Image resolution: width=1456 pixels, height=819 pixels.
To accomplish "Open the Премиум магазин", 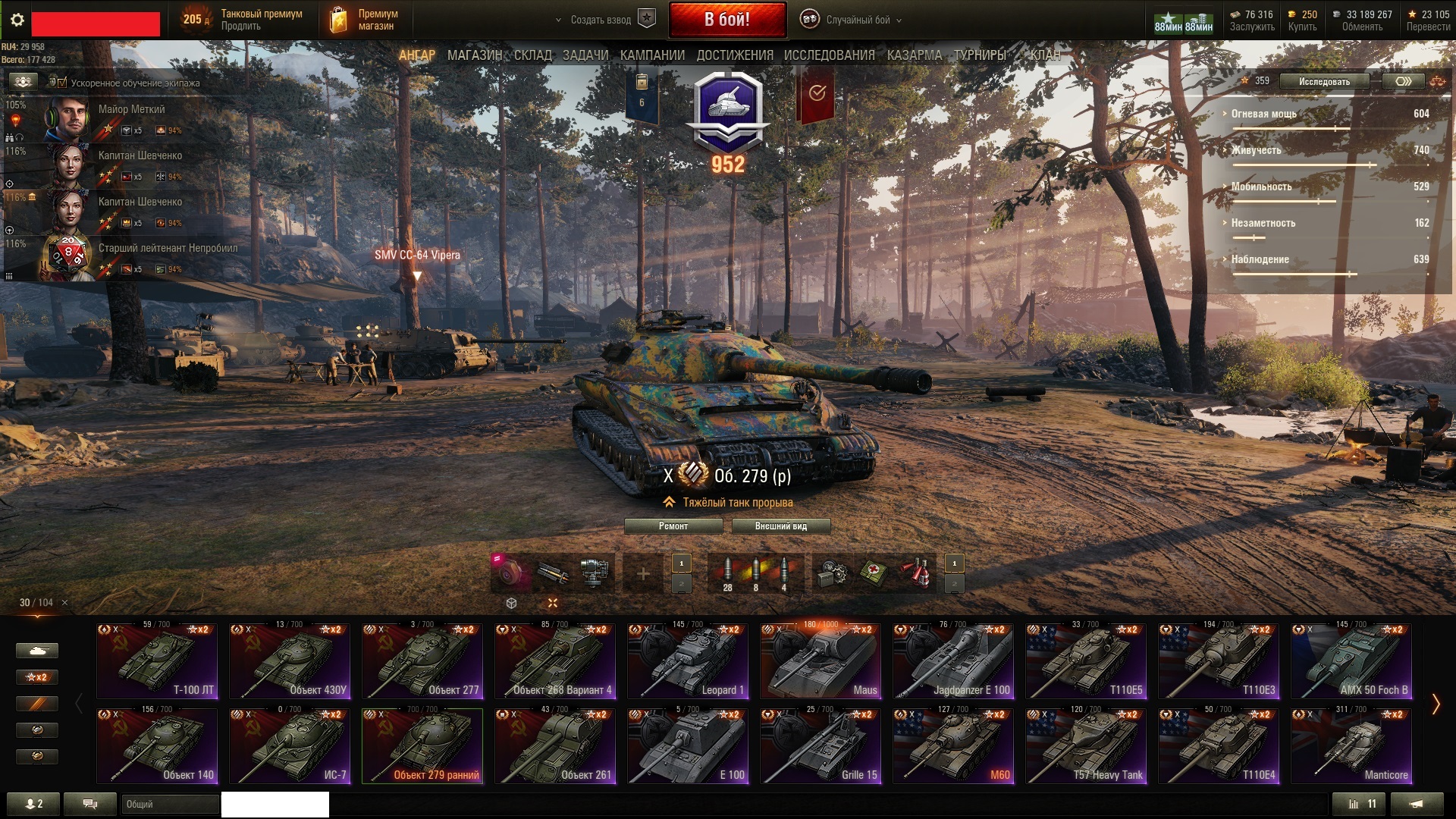I will 367,20.
